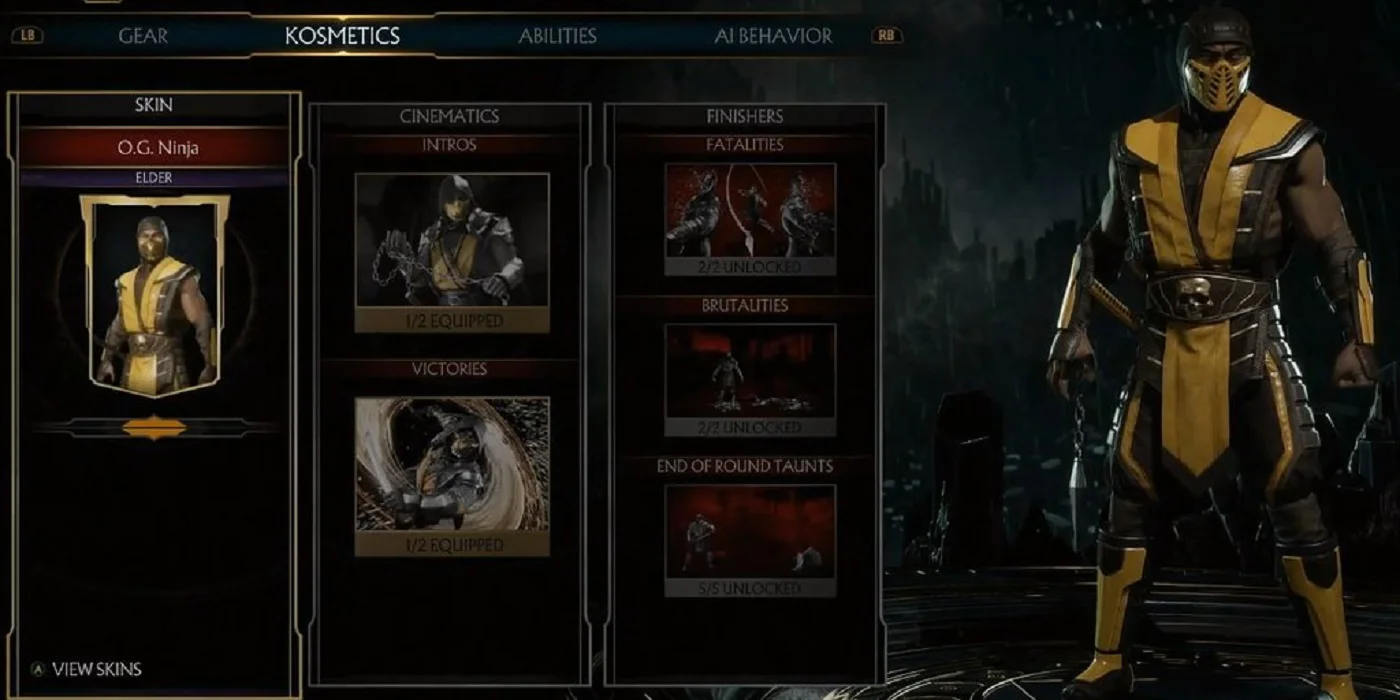Screen dimensions: 1400x700
Task: Open the Fatalities finisher thumbnail
Action: [x=750, y=211]
